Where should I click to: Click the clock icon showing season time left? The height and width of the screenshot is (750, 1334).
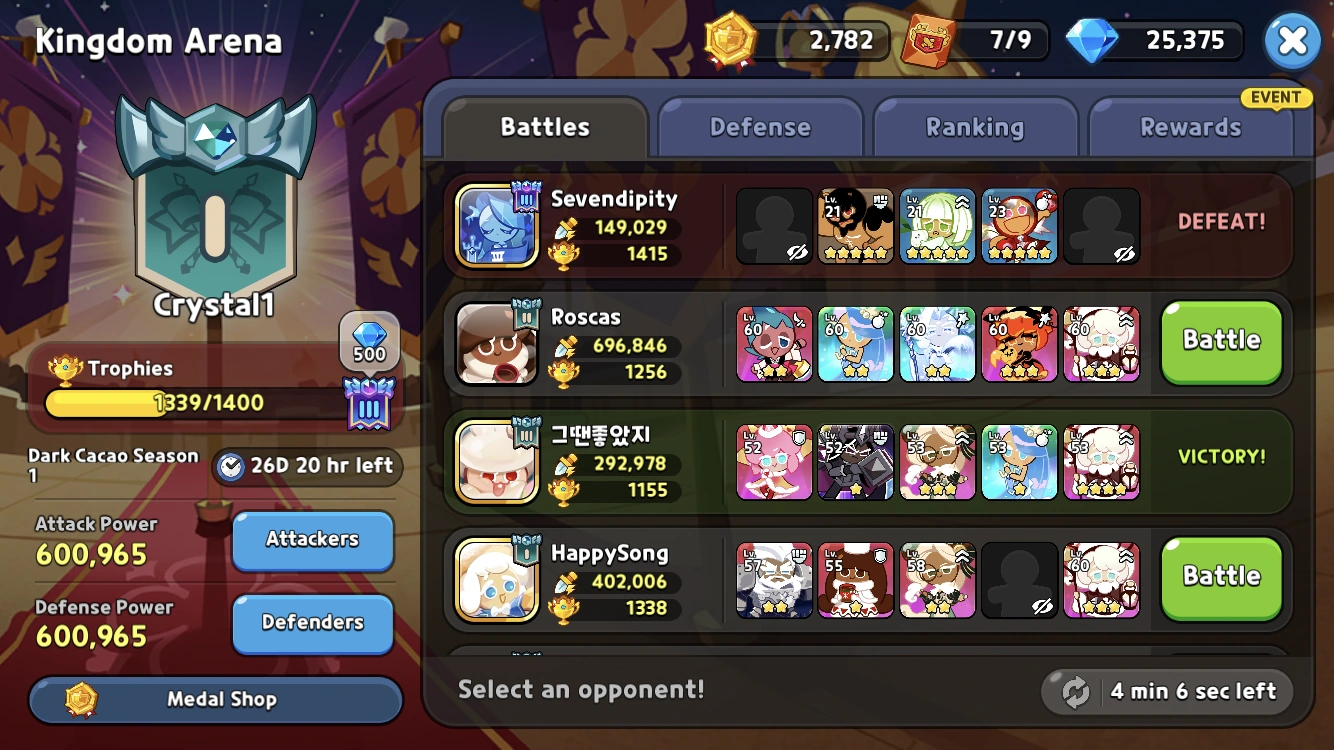233,467
